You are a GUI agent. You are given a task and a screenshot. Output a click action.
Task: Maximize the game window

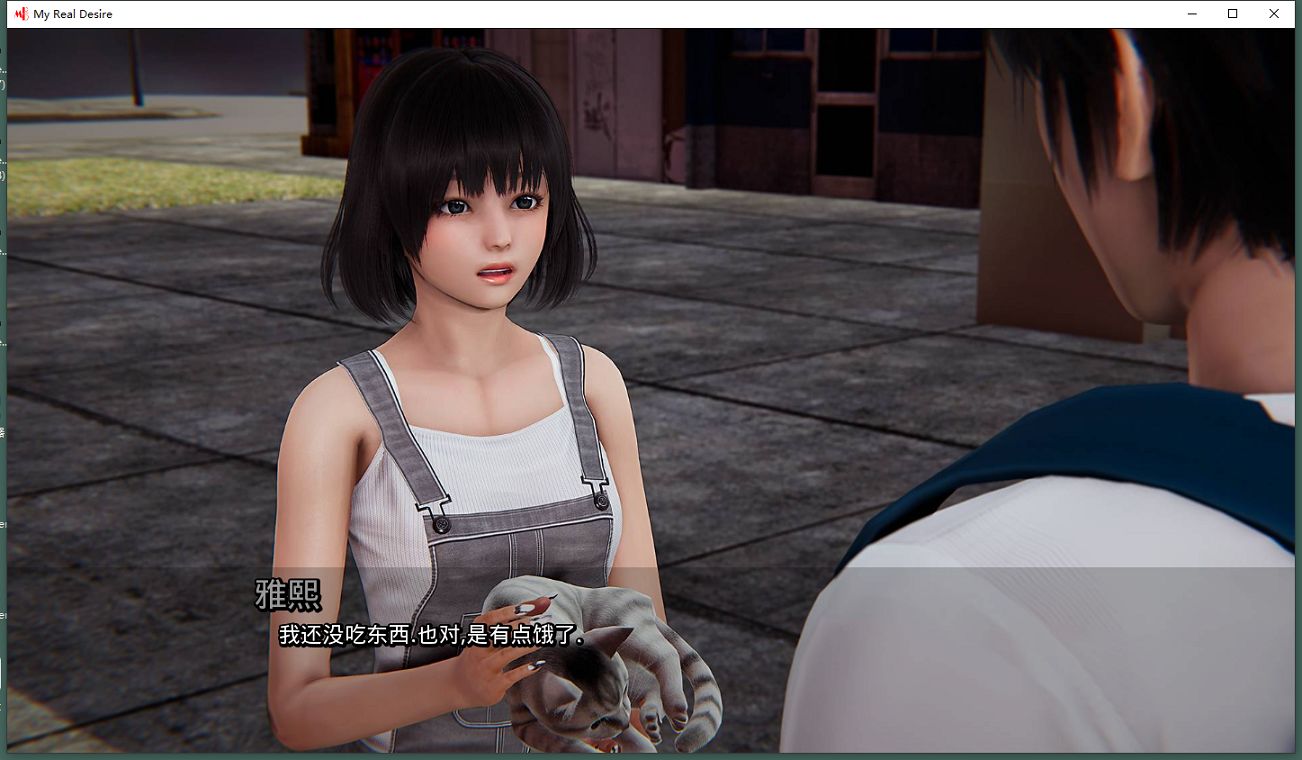point(1233,13)
